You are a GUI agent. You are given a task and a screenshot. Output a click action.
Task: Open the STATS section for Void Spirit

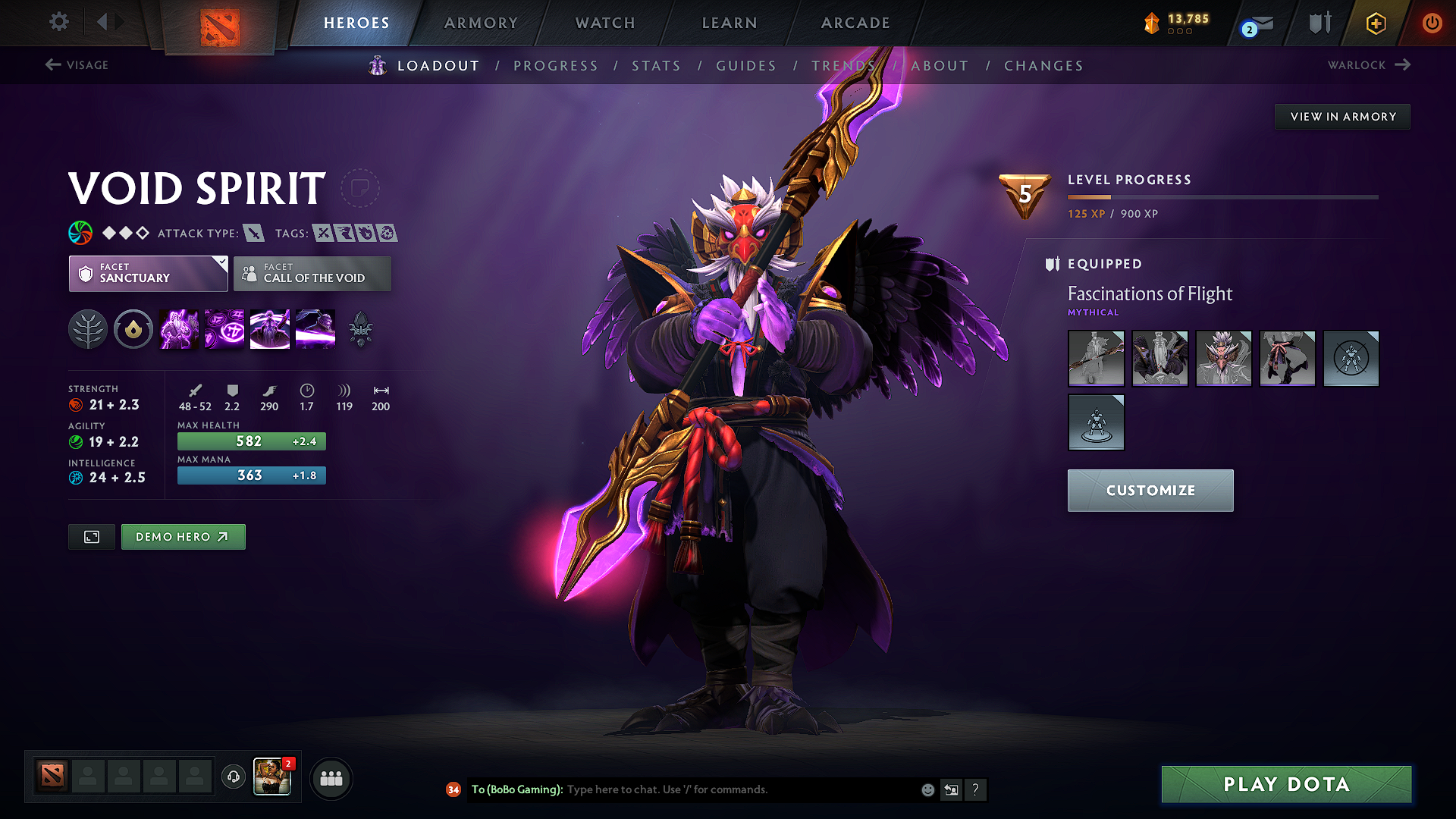(656, 66)
